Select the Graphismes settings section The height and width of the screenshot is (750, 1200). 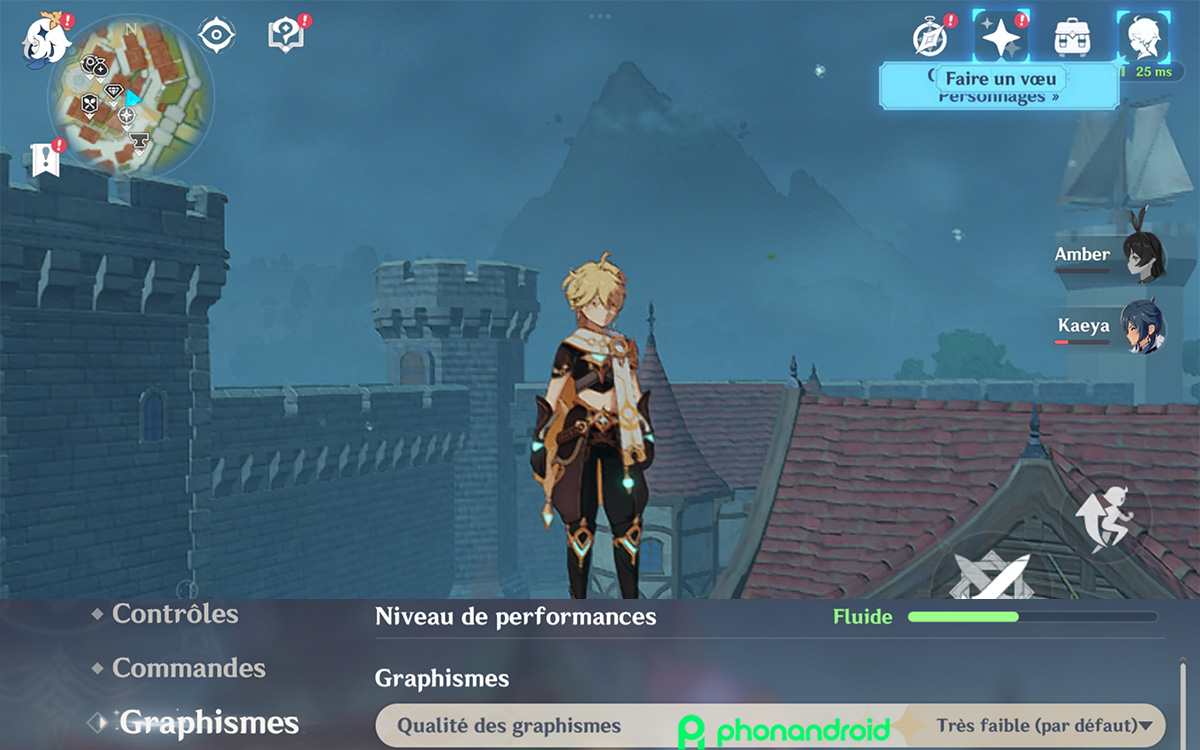click(209, 723)
